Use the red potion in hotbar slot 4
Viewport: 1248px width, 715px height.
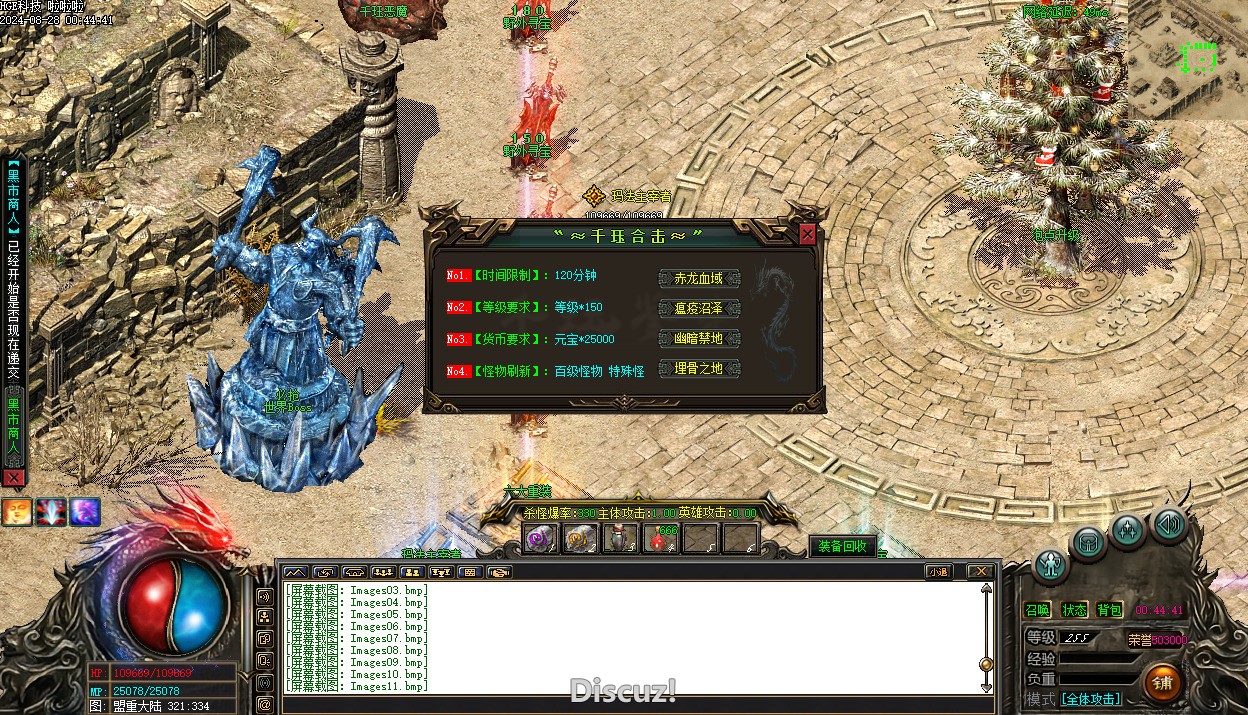tap(660, 539)
